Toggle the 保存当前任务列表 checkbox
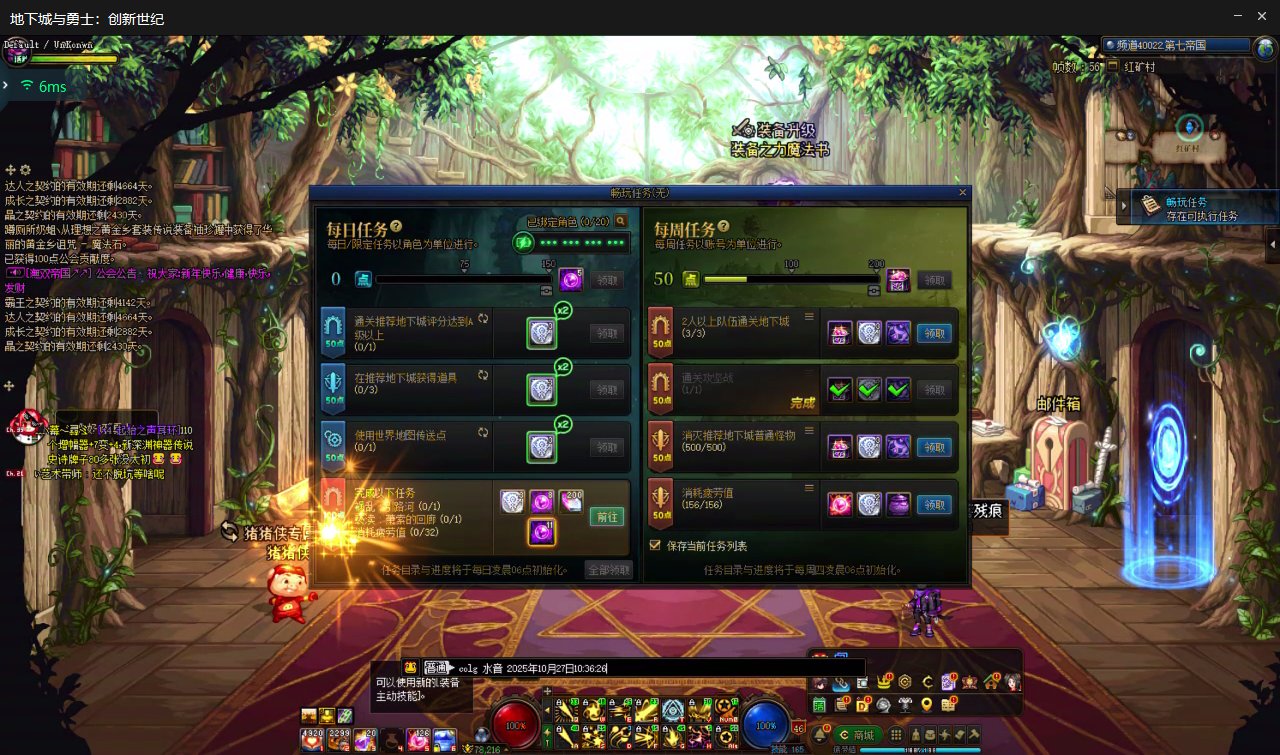Screen dimensions: 1280x755 (x=656, y=546)
